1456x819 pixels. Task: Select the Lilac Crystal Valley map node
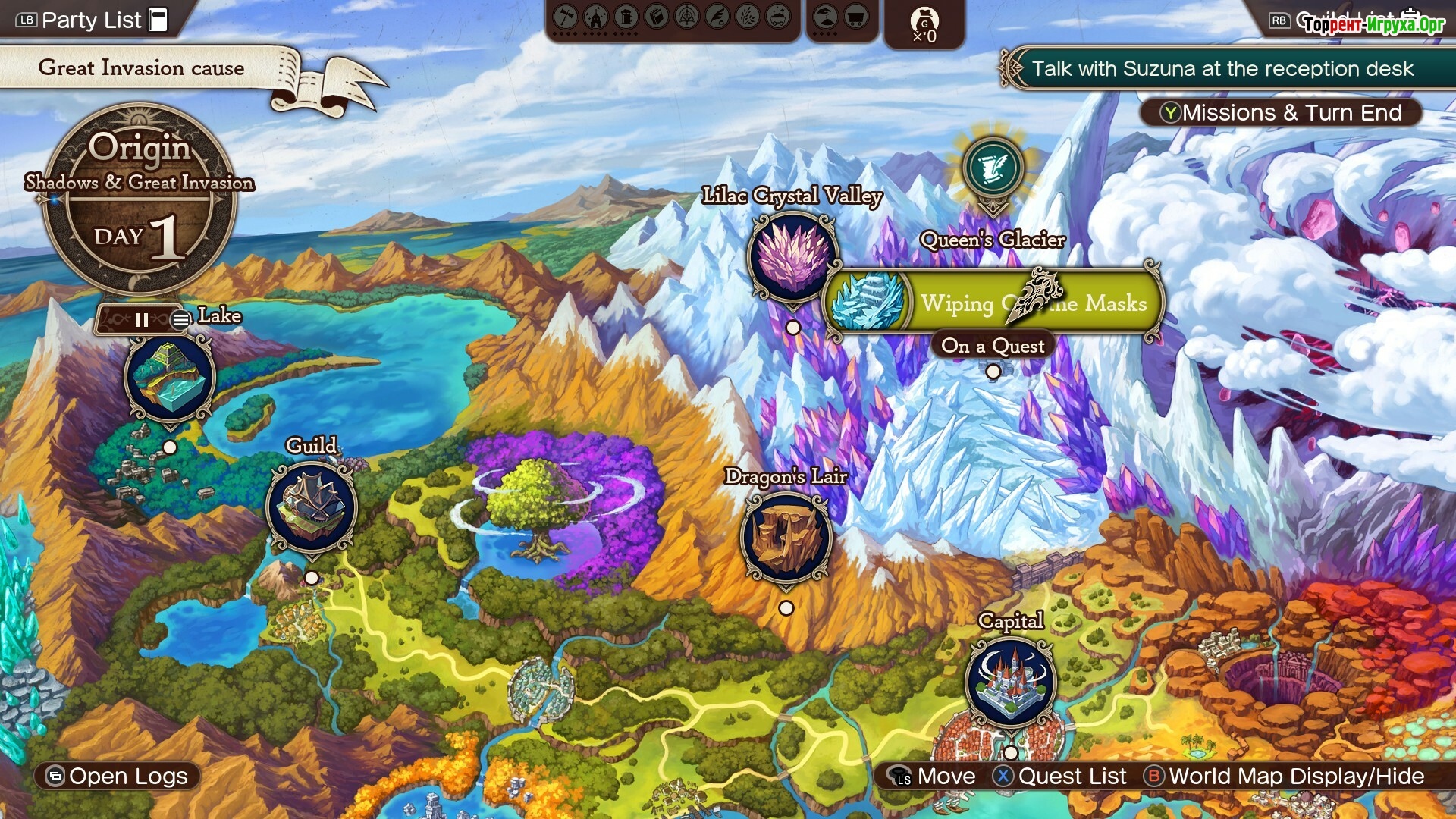tap(792, 257)
